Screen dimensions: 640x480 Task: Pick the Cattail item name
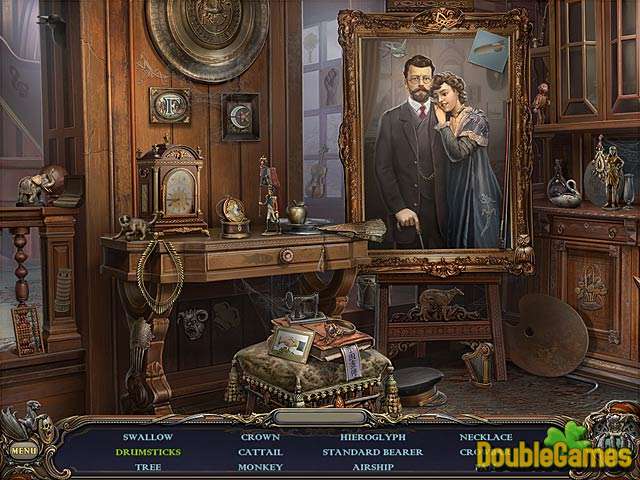[x=260, y=452]
